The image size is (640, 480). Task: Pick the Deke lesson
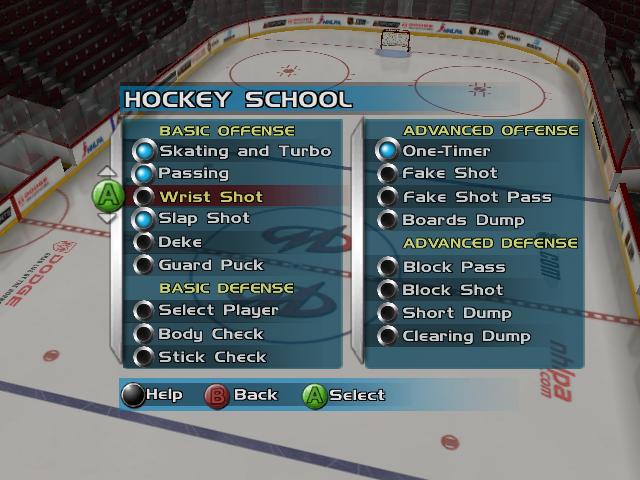click(x=180, y=242)
